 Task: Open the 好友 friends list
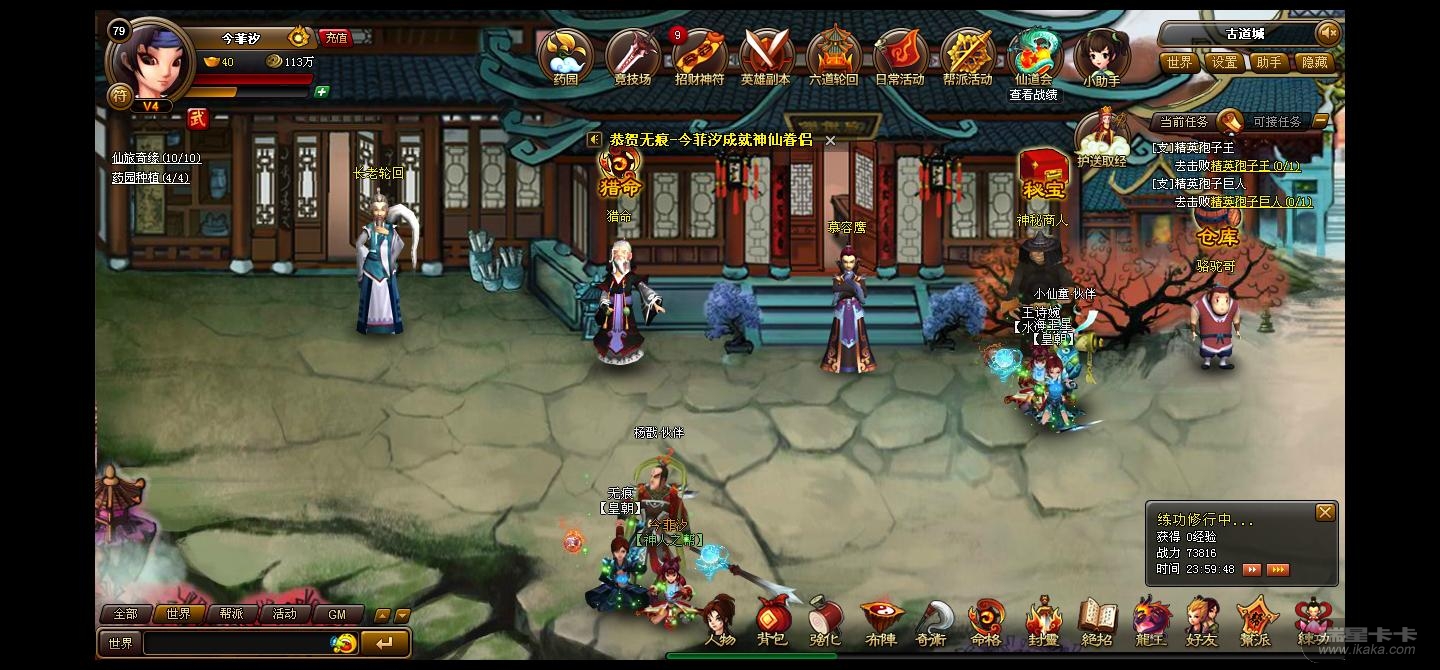[x=1202, y=622]
